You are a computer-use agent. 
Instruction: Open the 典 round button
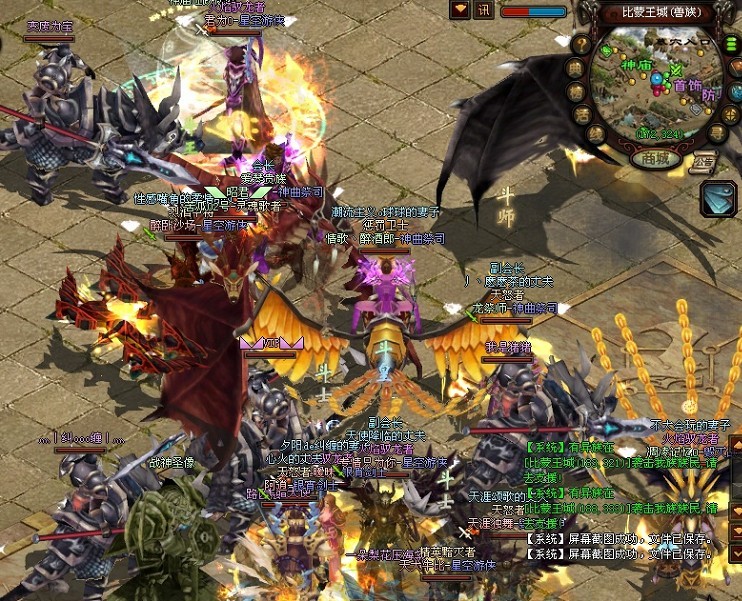[x=575, y=67]
